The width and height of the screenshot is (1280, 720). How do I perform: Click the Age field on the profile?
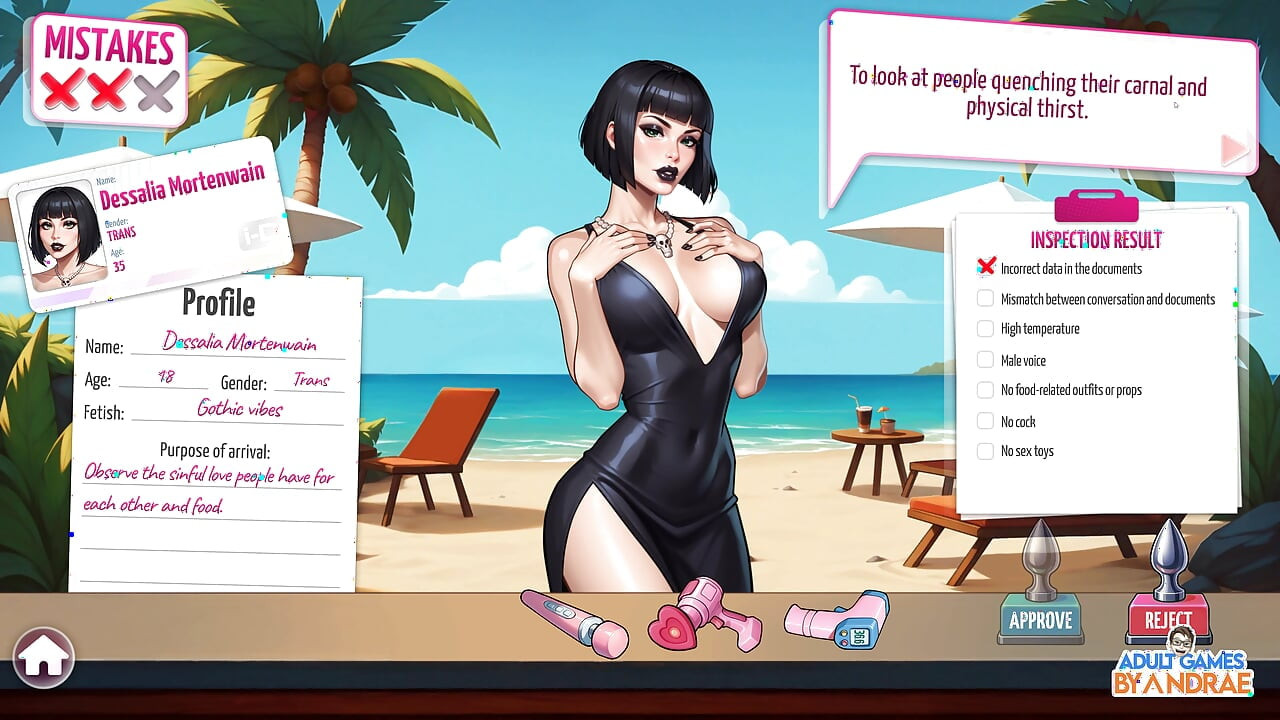pyautogui.click(x=163, y=378)
